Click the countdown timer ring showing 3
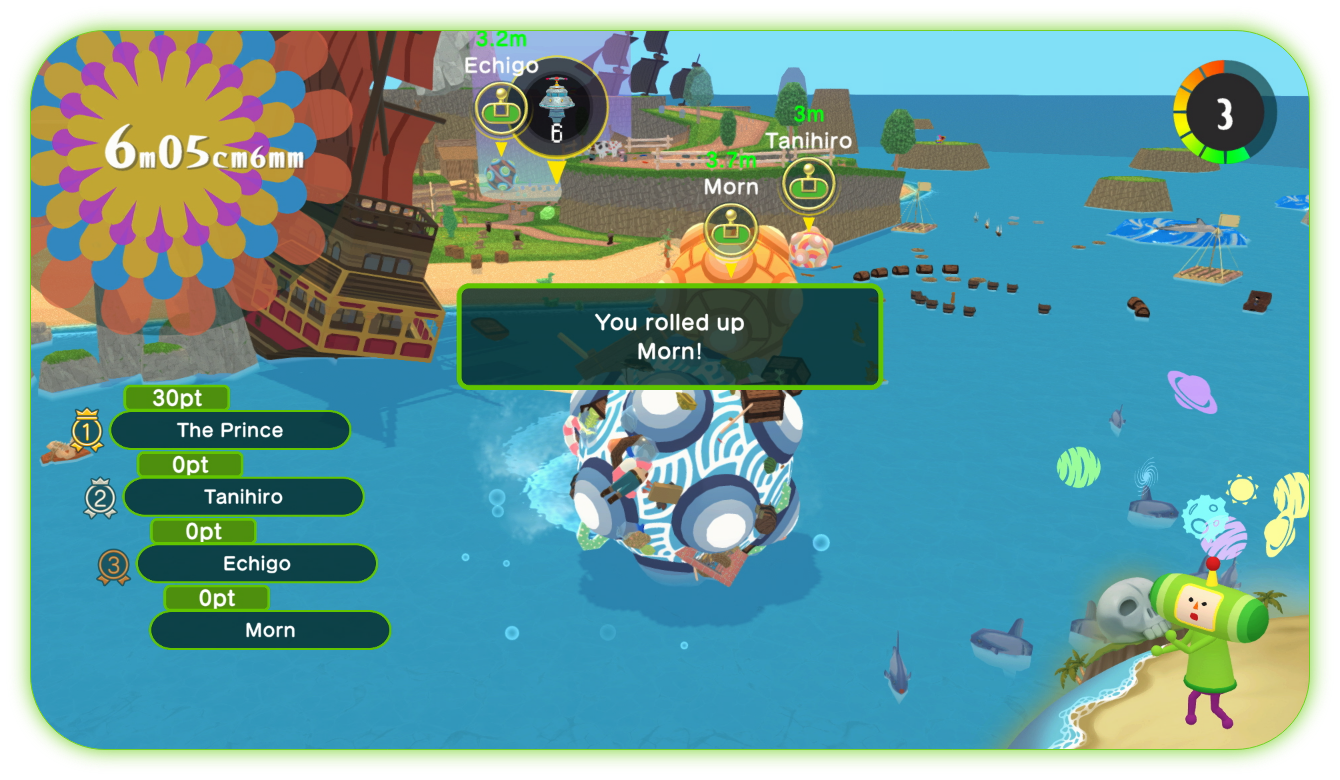The width and height of the screenshot is (1340, 780). 1224,112
